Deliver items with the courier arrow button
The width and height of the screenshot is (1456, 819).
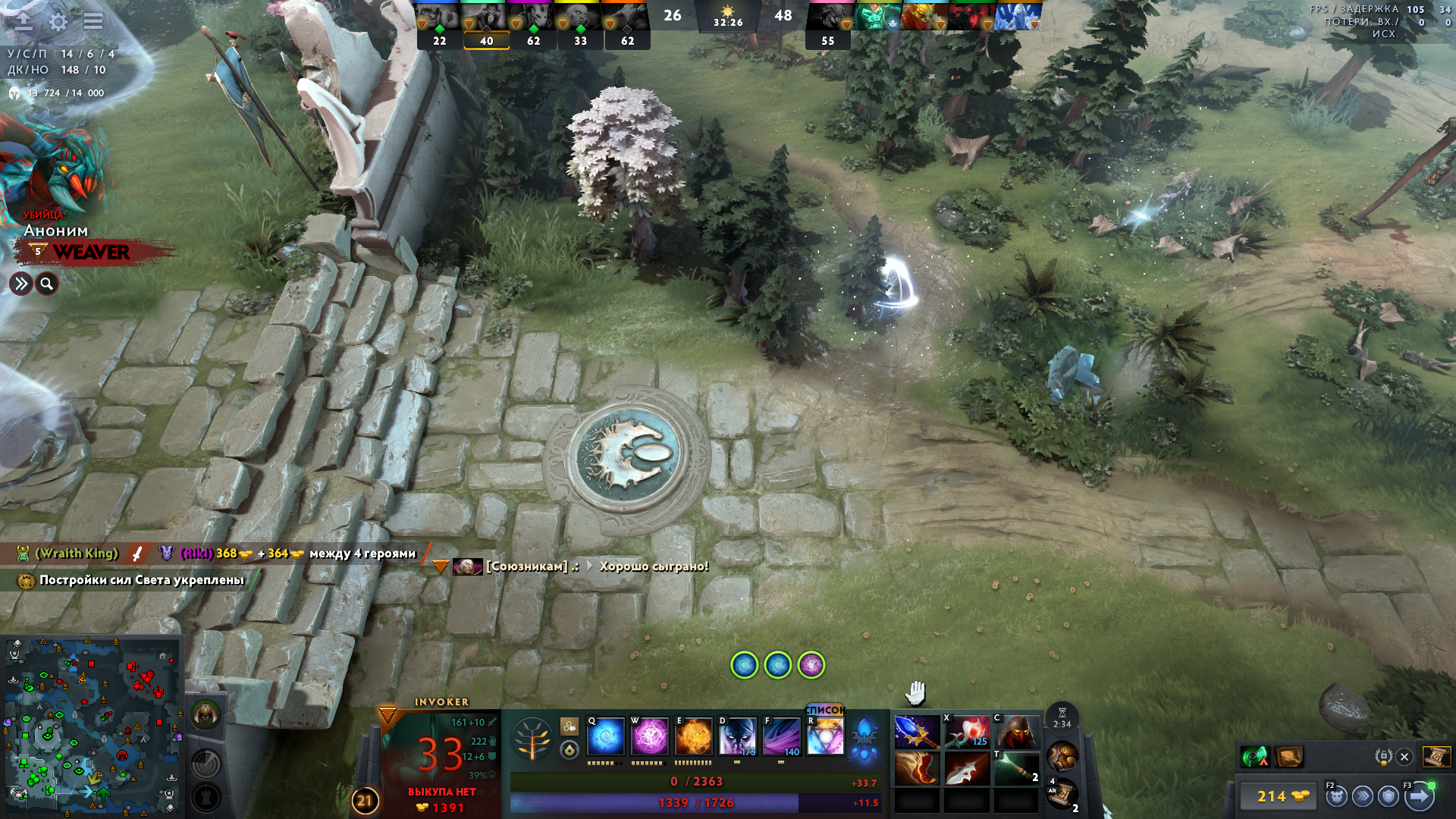click(1419, 796)
